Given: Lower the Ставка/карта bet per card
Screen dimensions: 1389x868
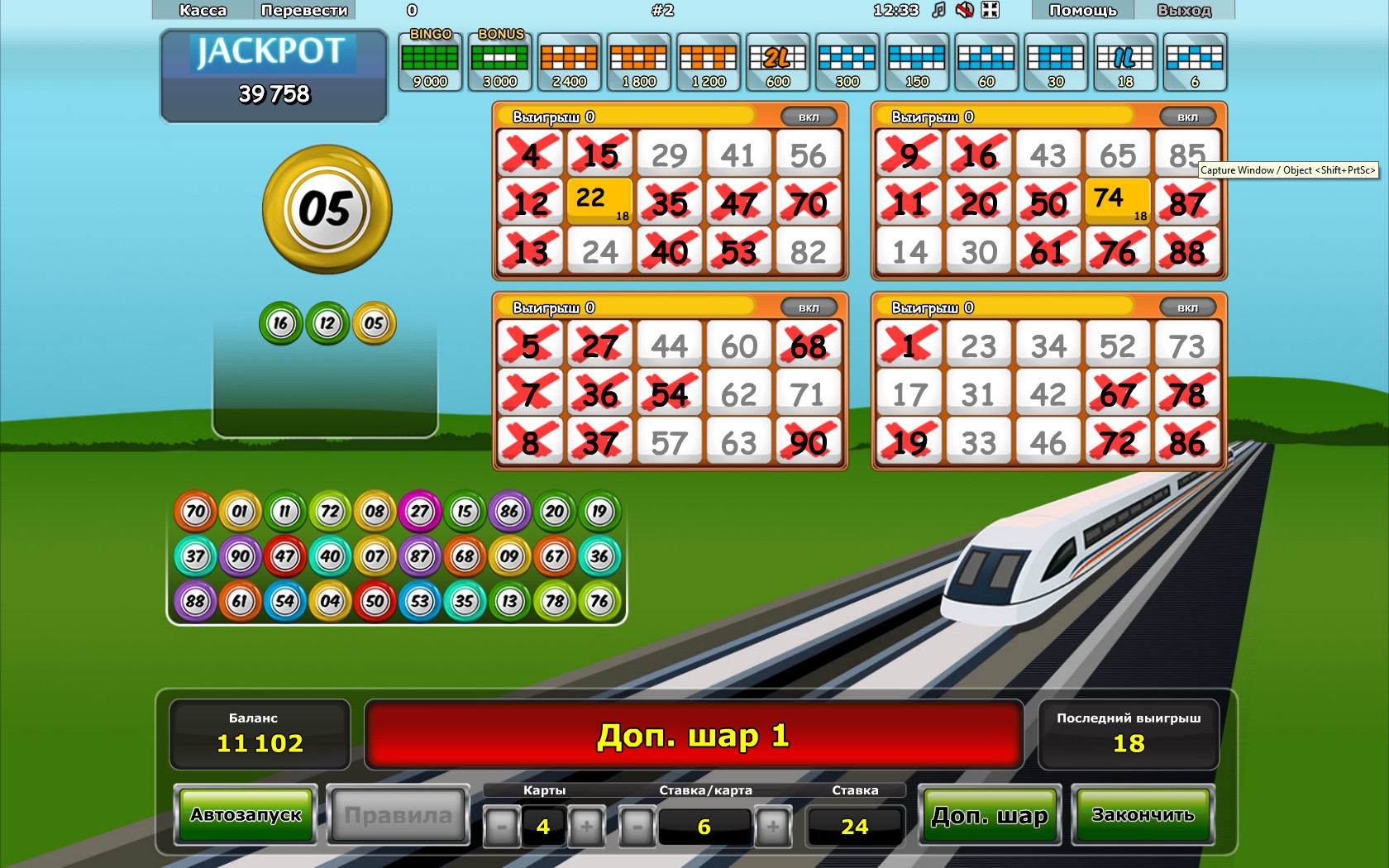Looking at the screenshot, I should pyautogui.click(x=637, y=826).
